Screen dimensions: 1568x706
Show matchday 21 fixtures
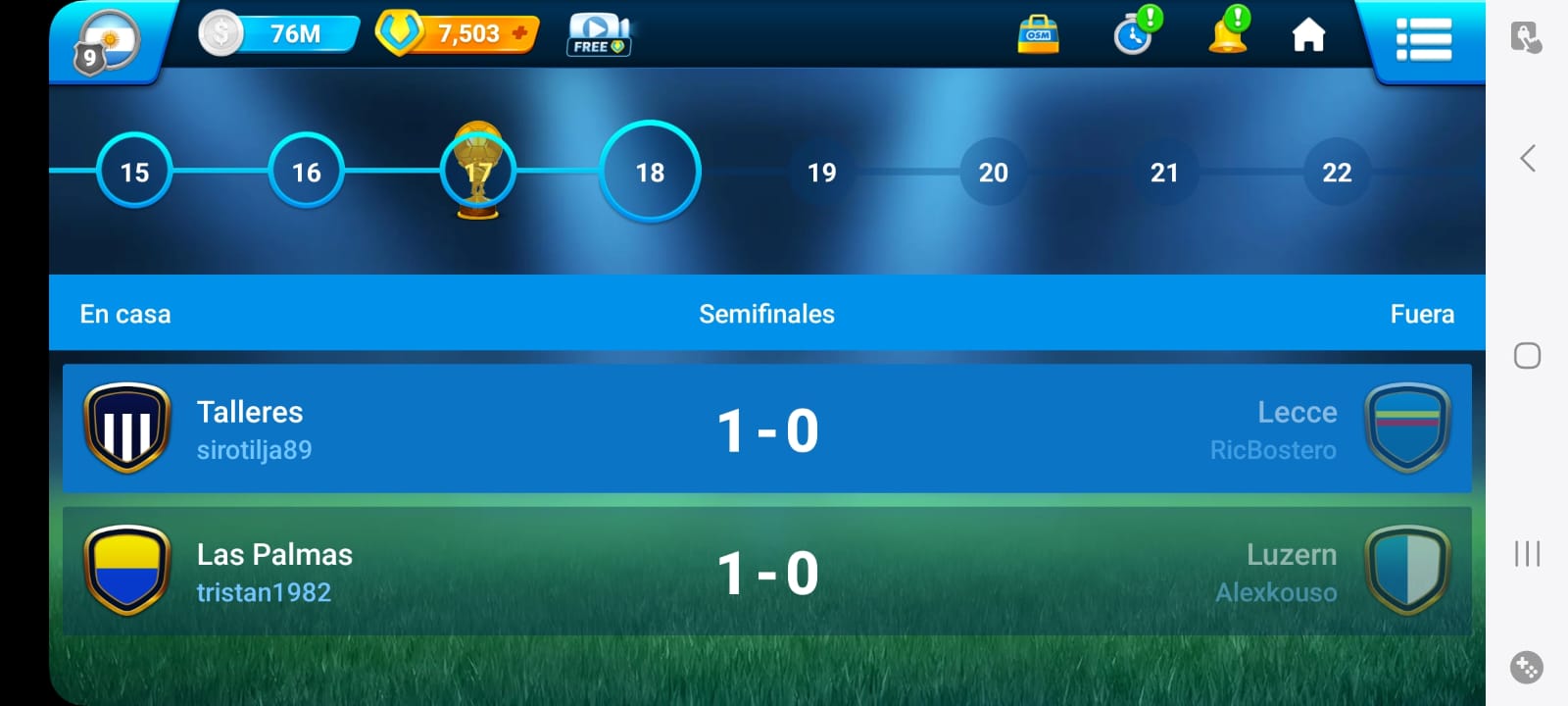1164,172
